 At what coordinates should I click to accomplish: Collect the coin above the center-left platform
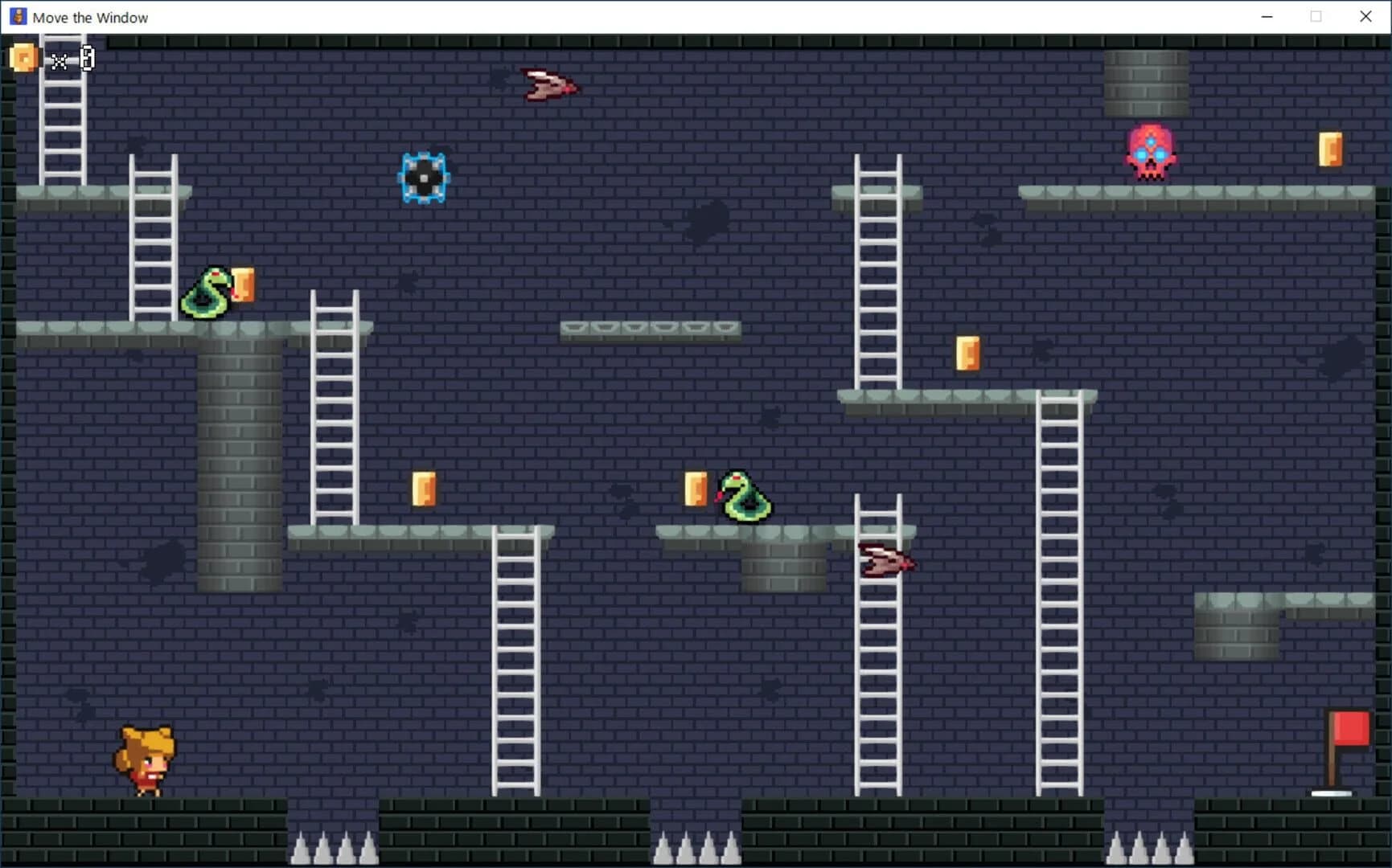pos(425,490)
